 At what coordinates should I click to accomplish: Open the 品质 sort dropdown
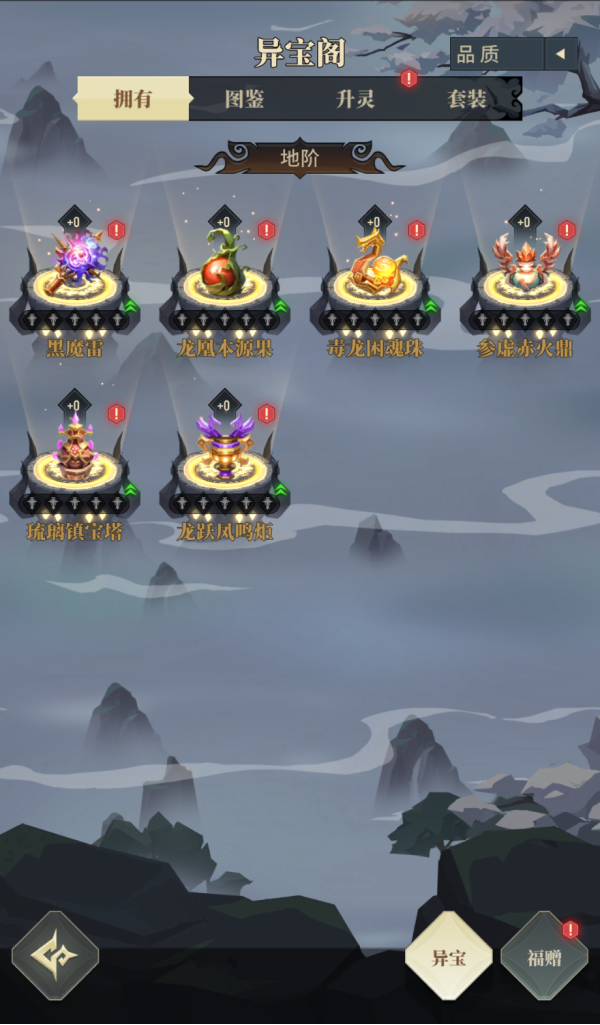pos(513,54)
